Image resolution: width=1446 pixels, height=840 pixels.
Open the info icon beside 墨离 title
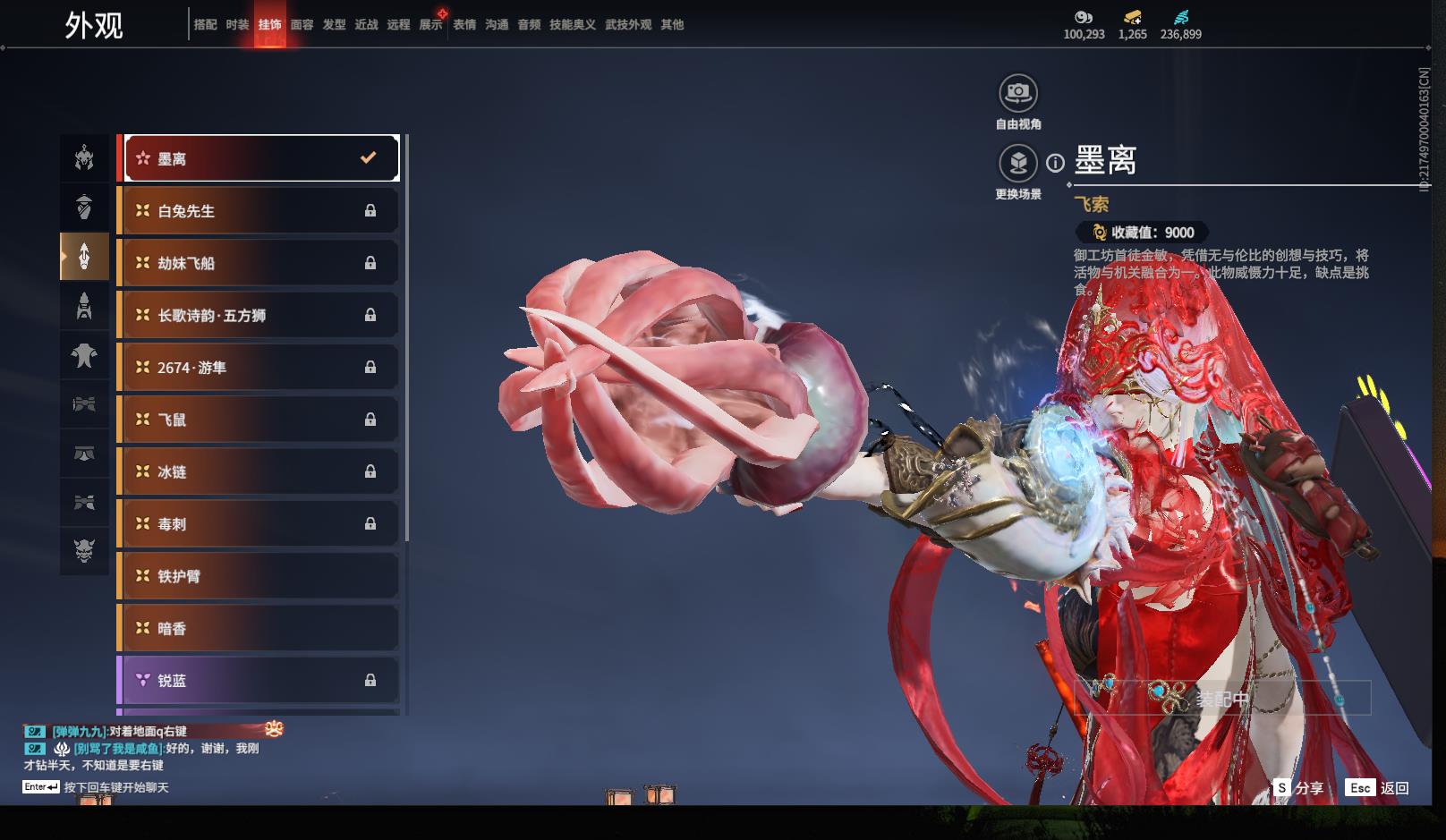pos(1056,163)
